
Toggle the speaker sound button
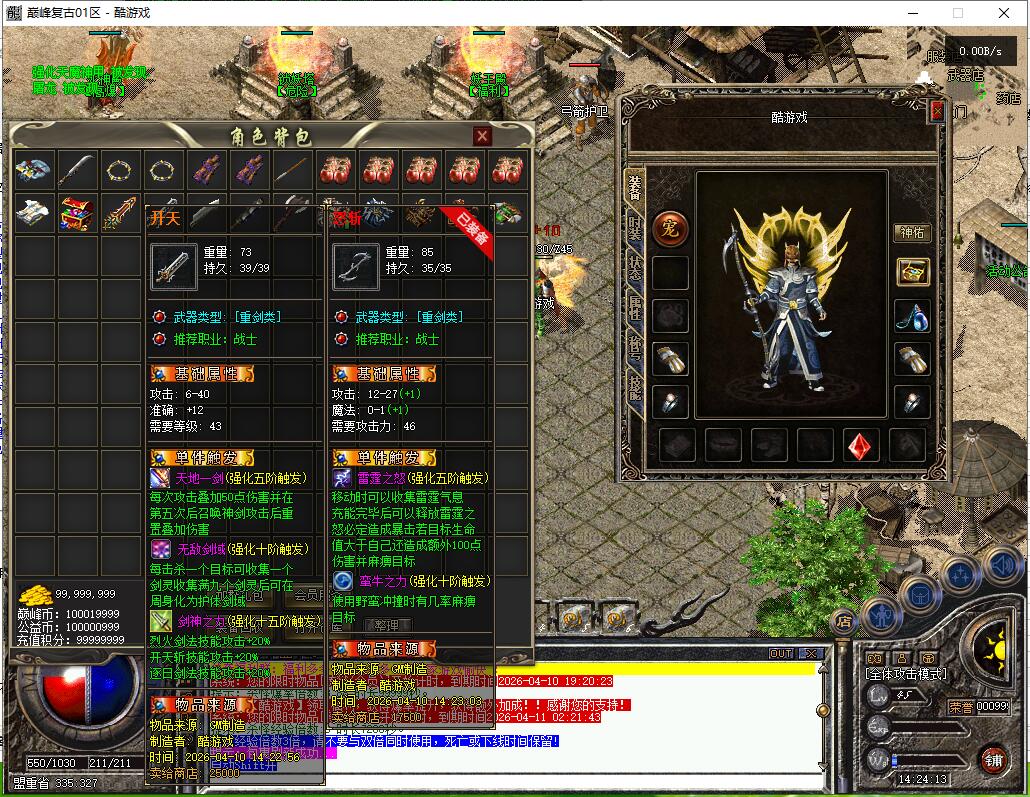tap(1001, 564)
